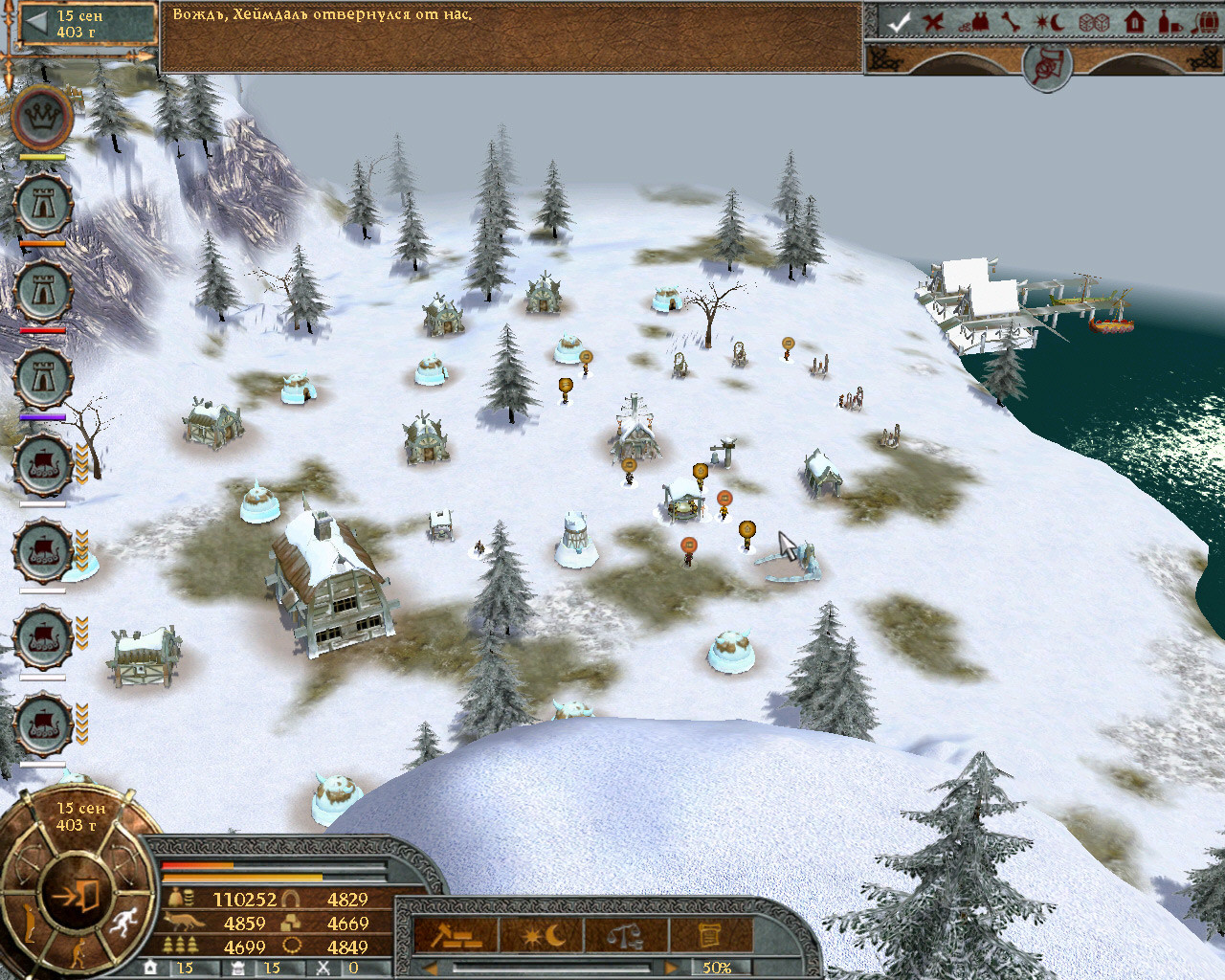
Task: Click the left arrow of bottom slider
Action: 431,968
